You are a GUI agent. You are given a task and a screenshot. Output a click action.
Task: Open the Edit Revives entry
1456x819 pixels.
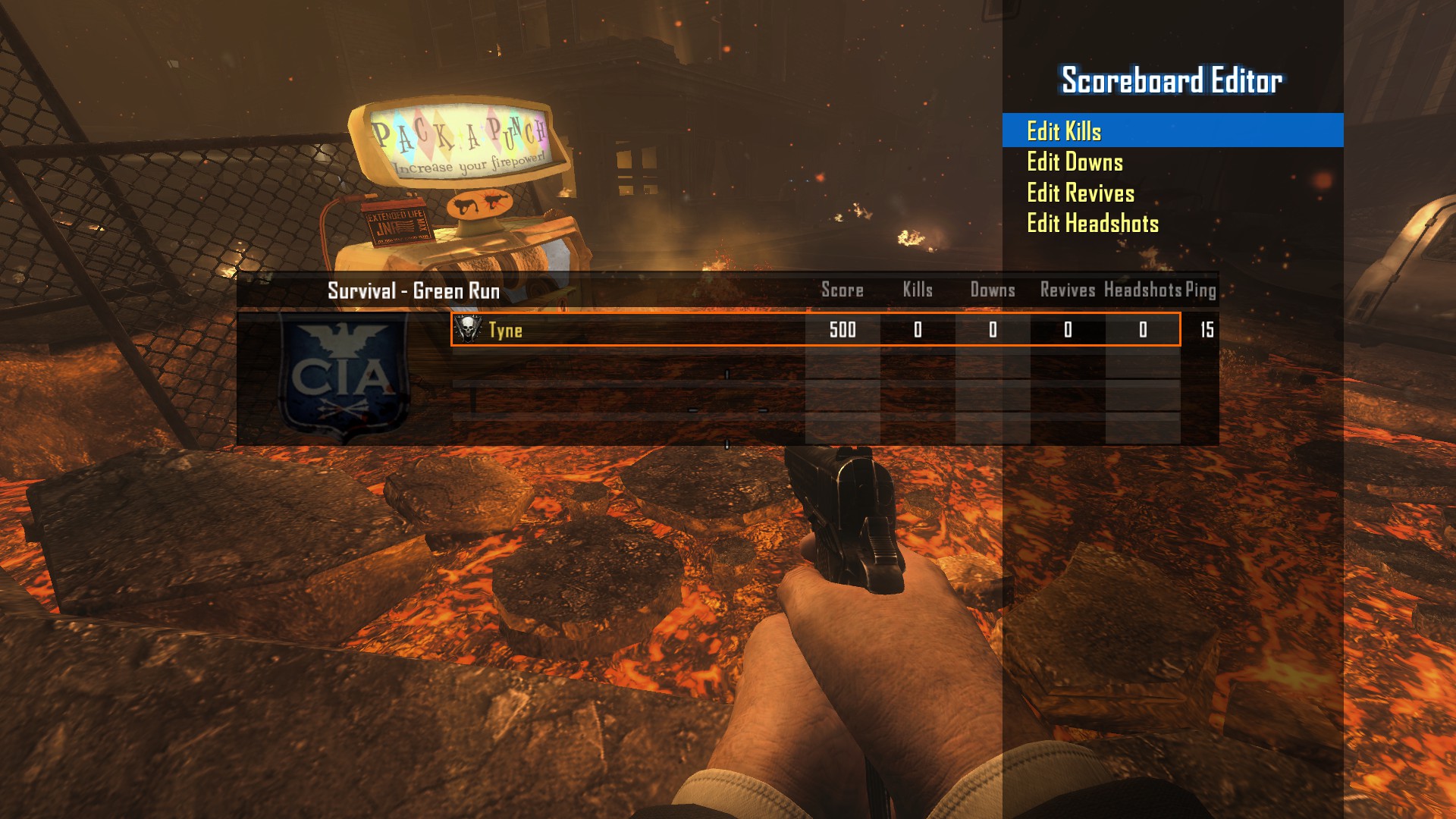[x=1081, y=193]
